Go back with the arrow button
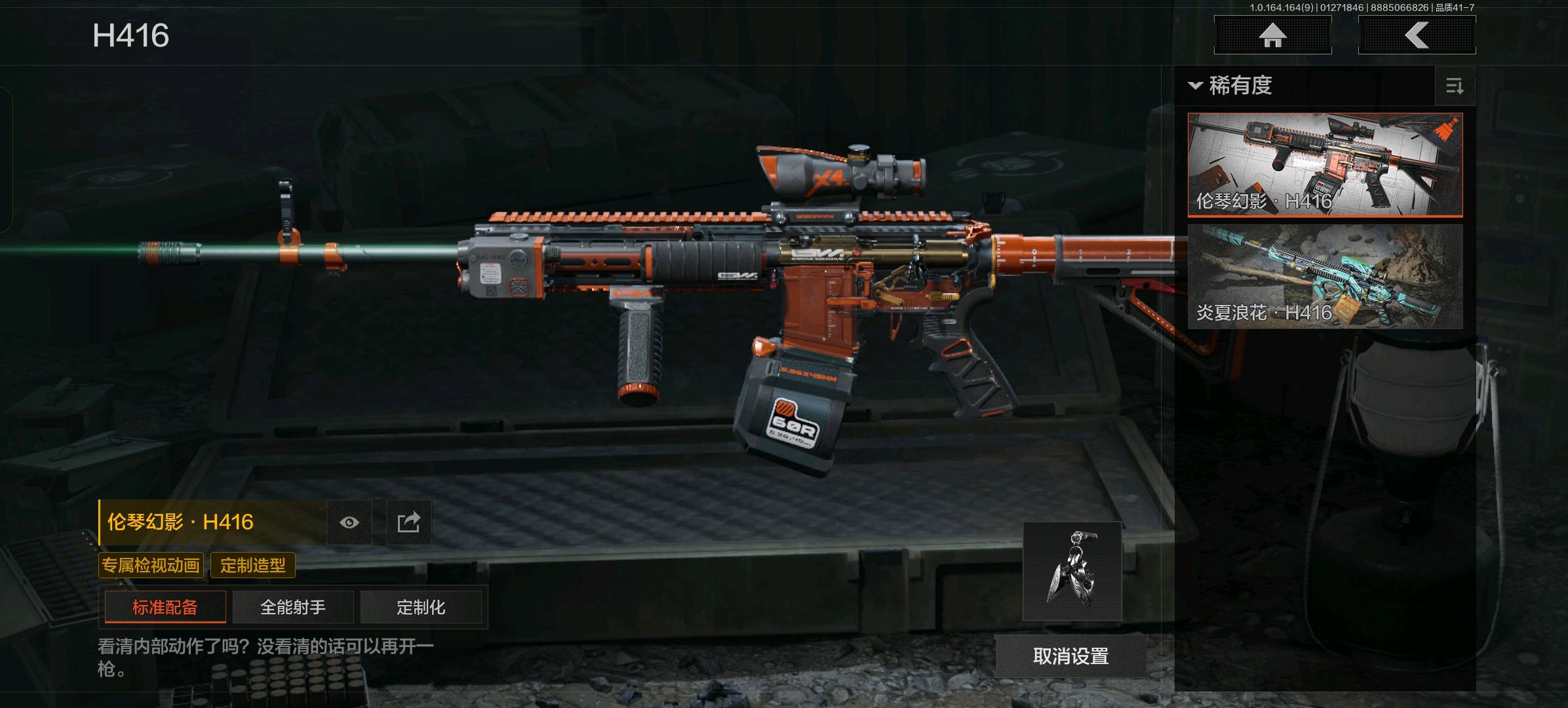Screen dimensions: 1568x708 tap(1417, 35)
